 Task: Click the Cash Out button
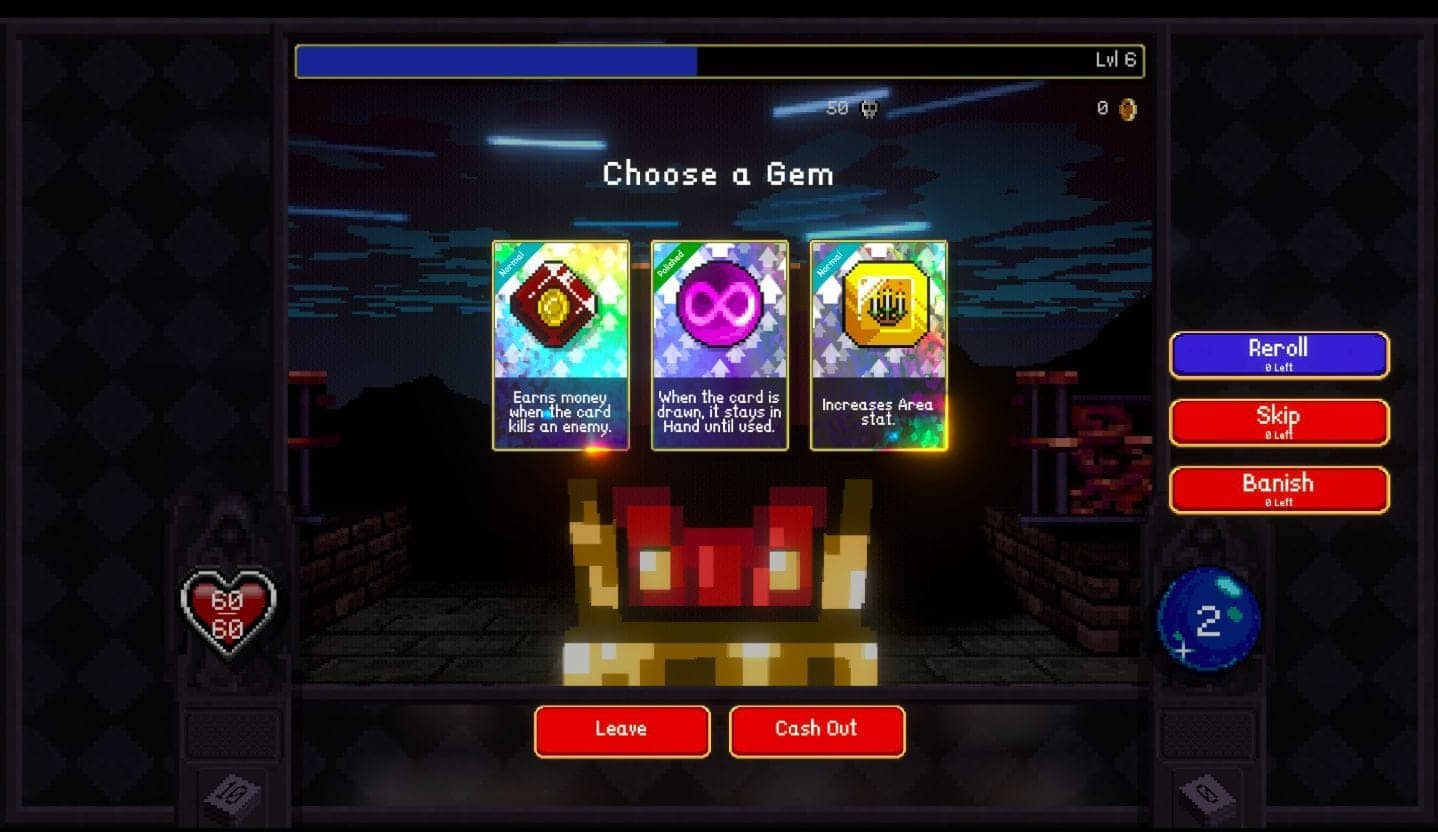coord(817,730)
